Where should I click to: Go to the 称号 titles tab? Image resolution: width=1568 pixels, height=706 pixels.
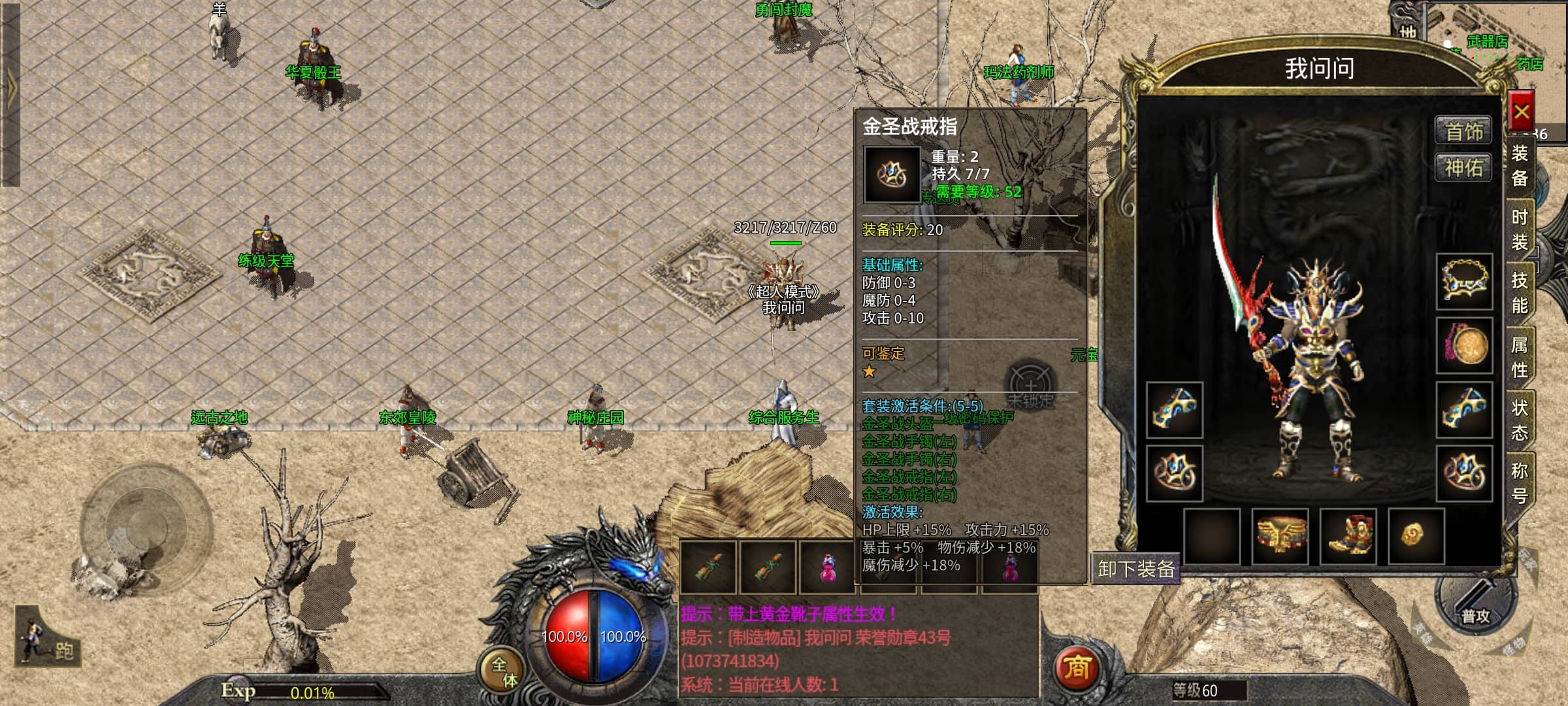1520,482
